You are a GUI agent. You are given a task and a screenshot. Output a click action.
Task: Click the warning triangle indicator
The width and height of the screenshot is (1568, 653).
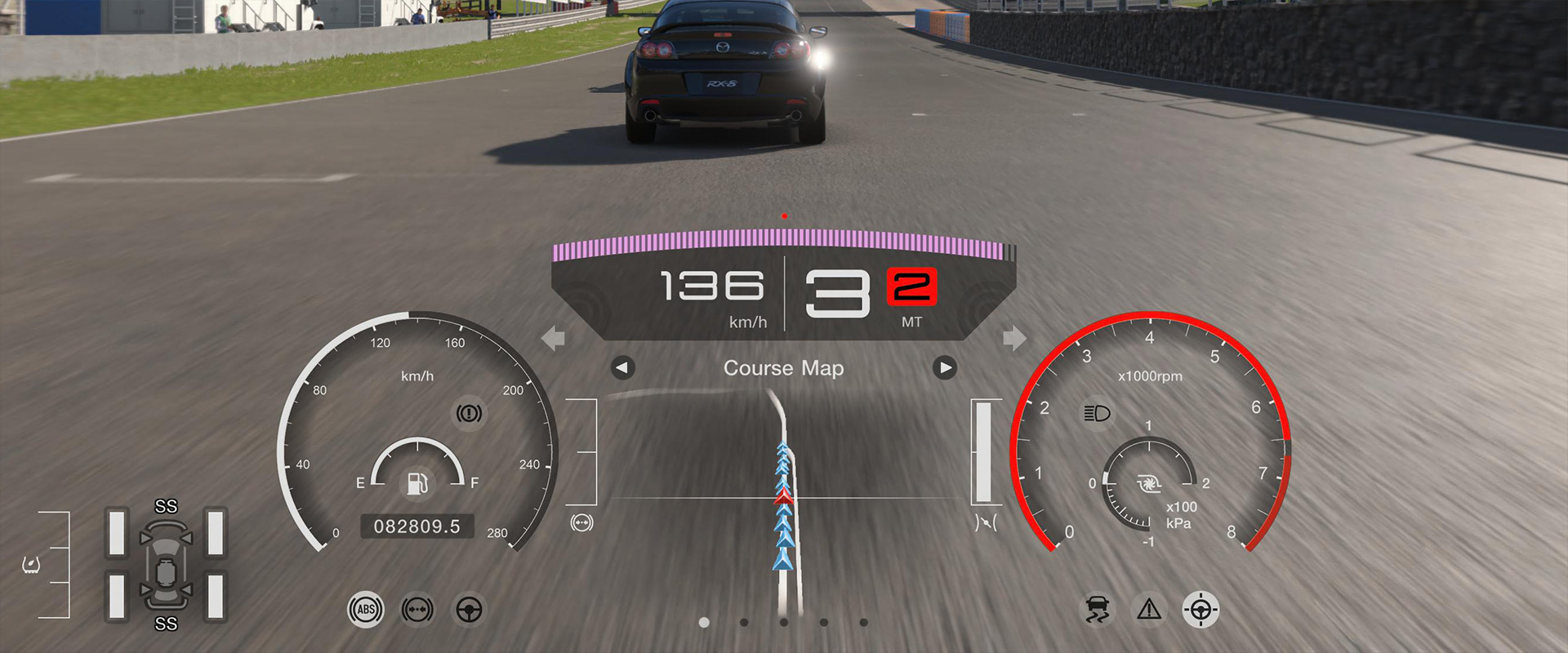[x=1147, y=608]
